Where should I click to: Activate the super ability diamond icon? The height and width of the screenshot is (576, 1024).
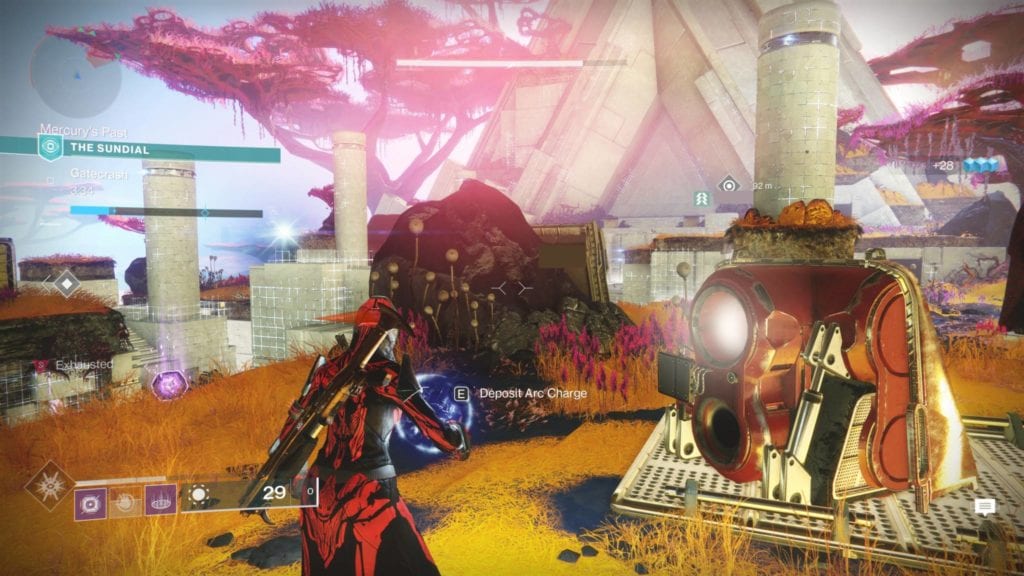[48, 485]
